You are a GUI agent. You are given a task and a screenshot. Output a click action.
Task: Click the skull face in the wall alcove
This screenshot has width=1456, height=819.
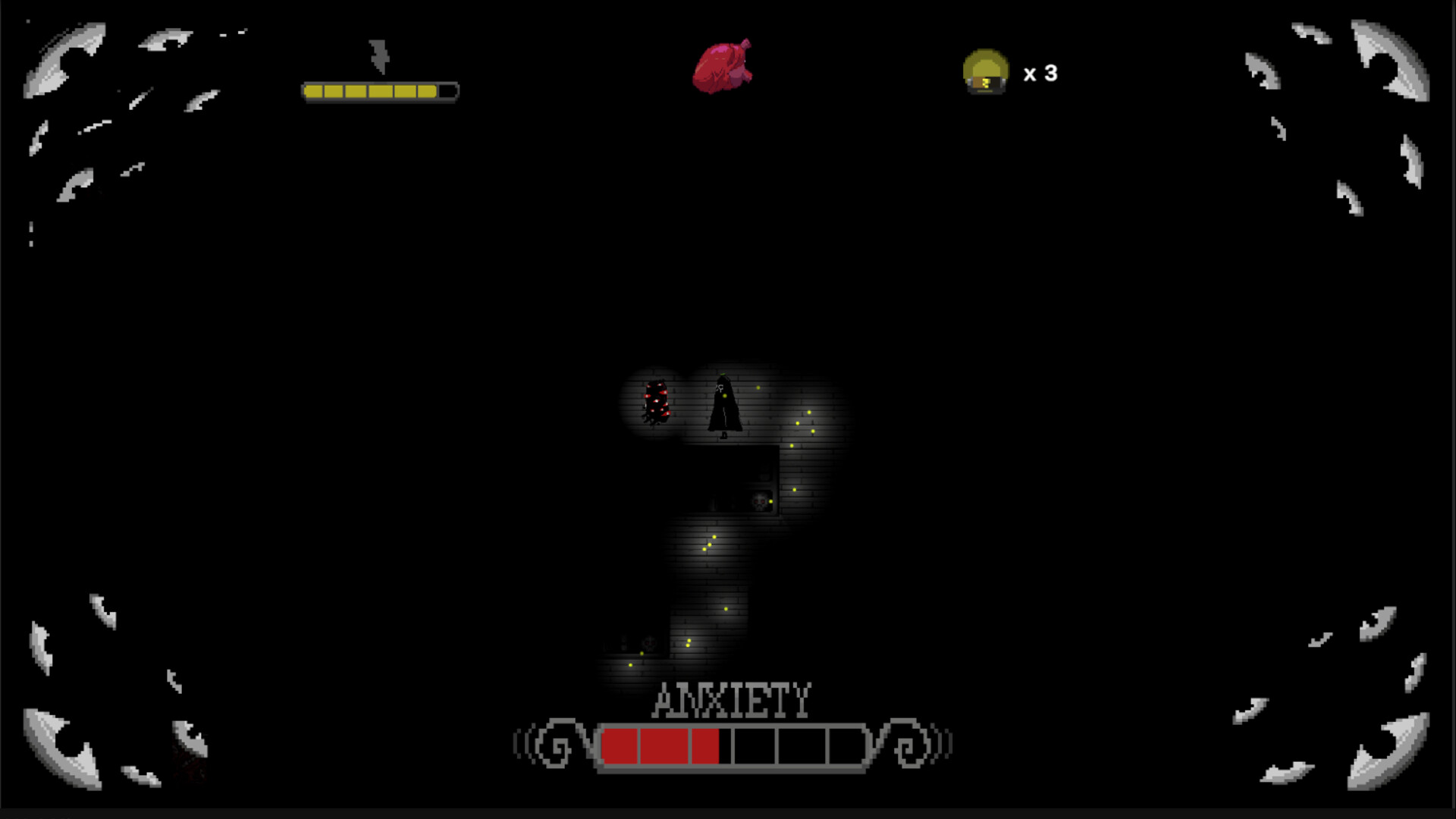click(x=758, y=501)
